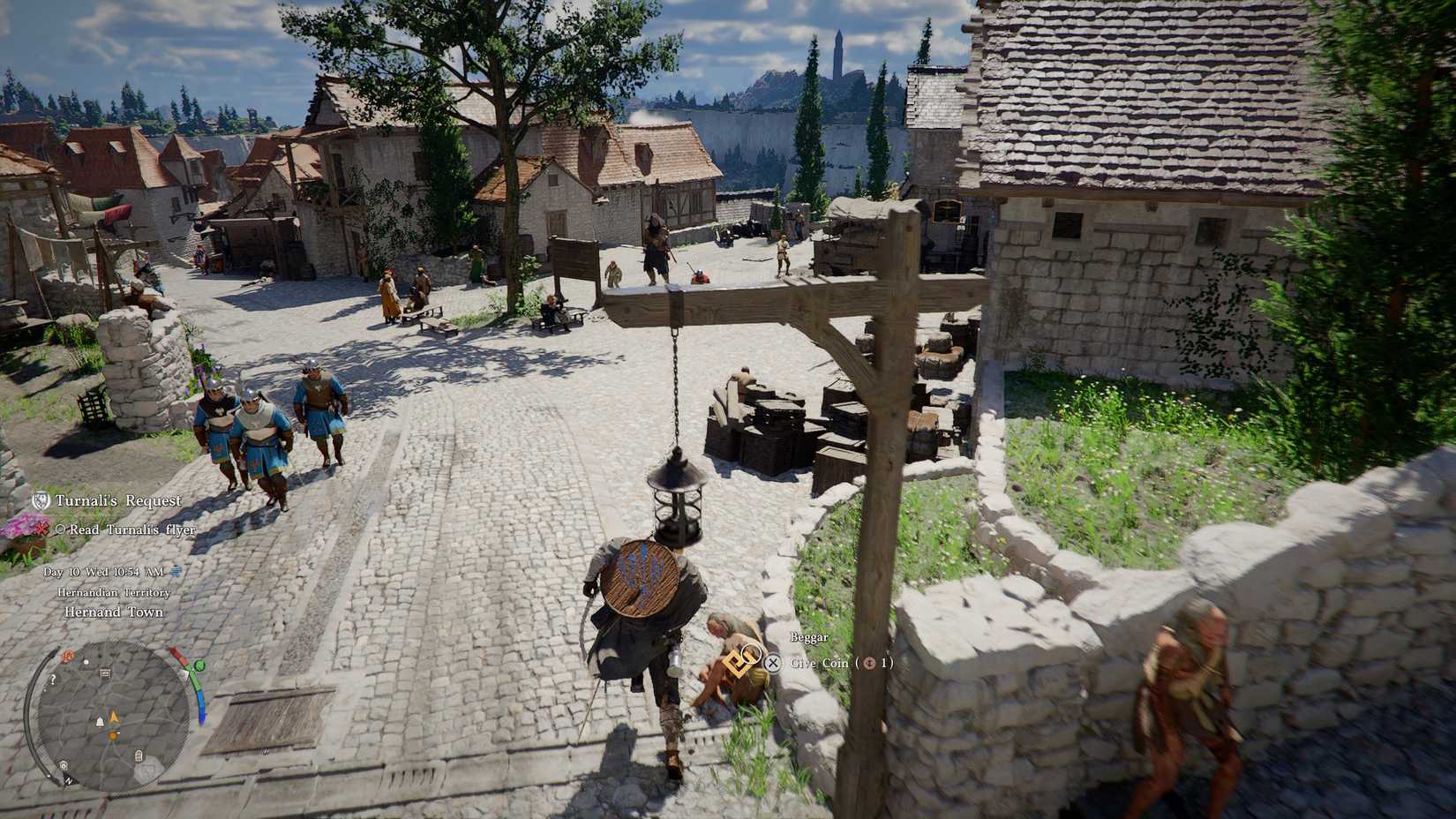Click the Turnali's Request quest shield emblem

tap(41, 500)
